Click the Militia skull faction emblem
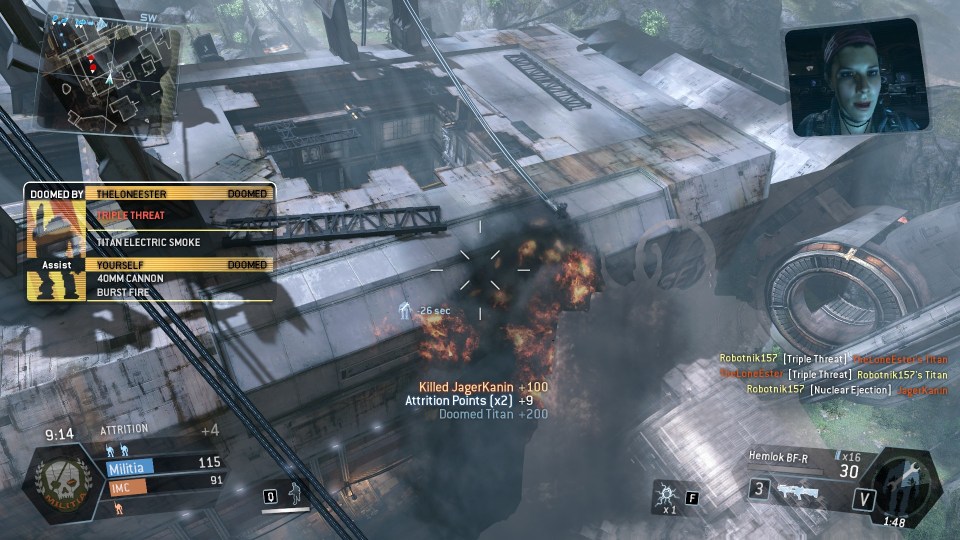Image resolution: width=960 pixels, height=540 pixels. pos(64,479)
